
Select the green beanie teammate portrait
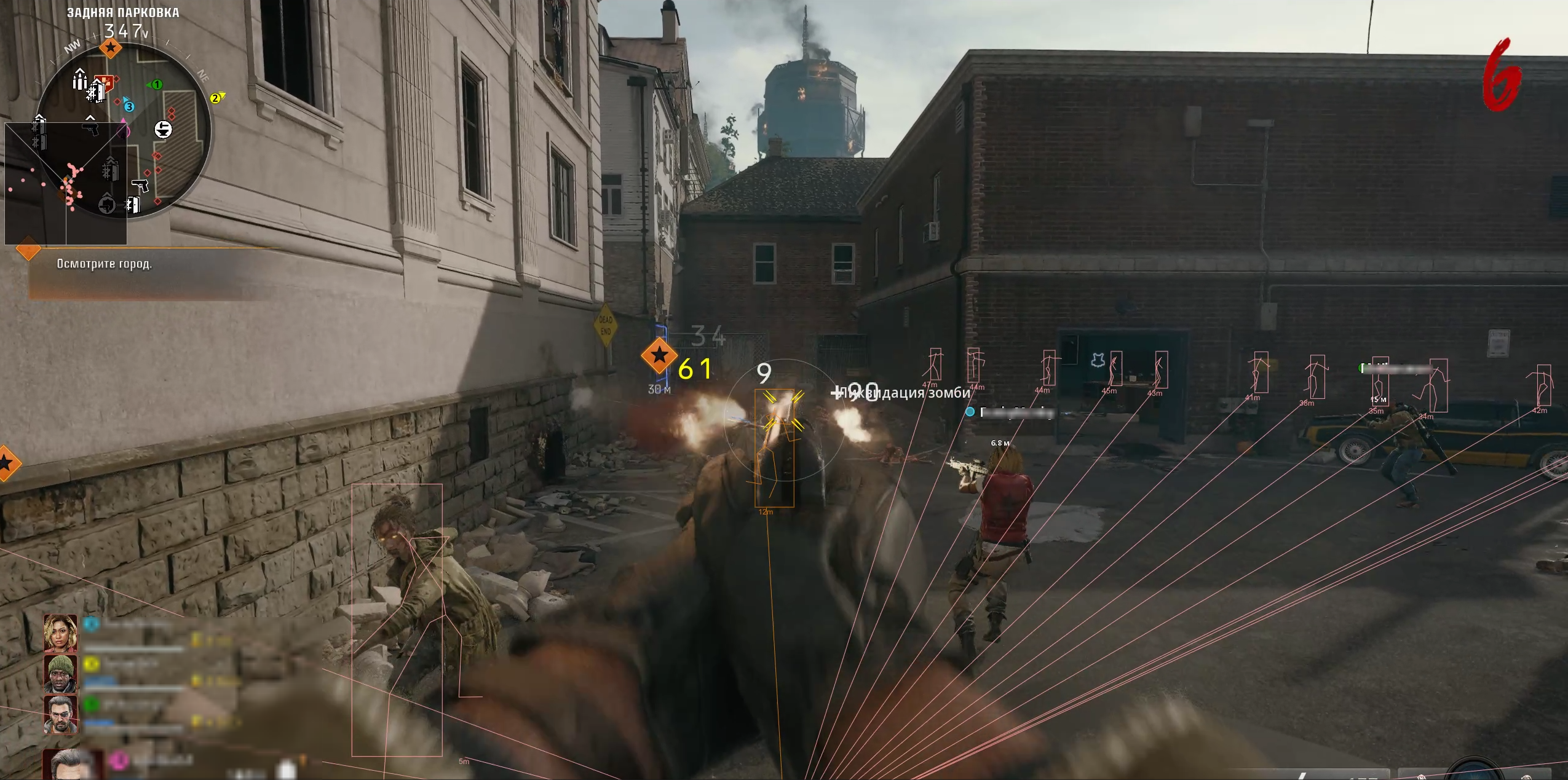tap(60, 673)
